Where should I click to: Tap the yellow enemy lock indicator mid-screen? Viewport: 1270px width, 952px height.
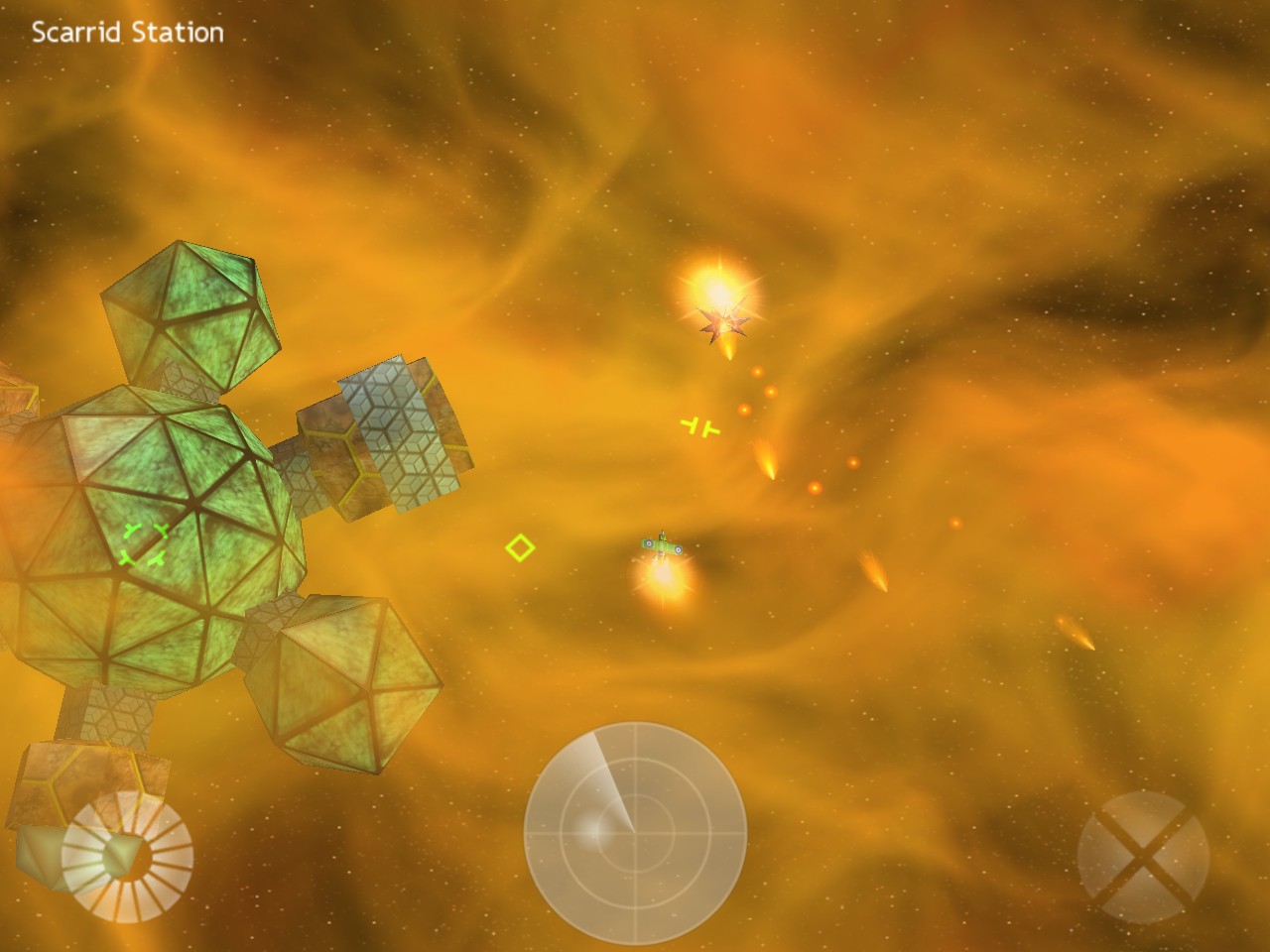coord(700,424)
